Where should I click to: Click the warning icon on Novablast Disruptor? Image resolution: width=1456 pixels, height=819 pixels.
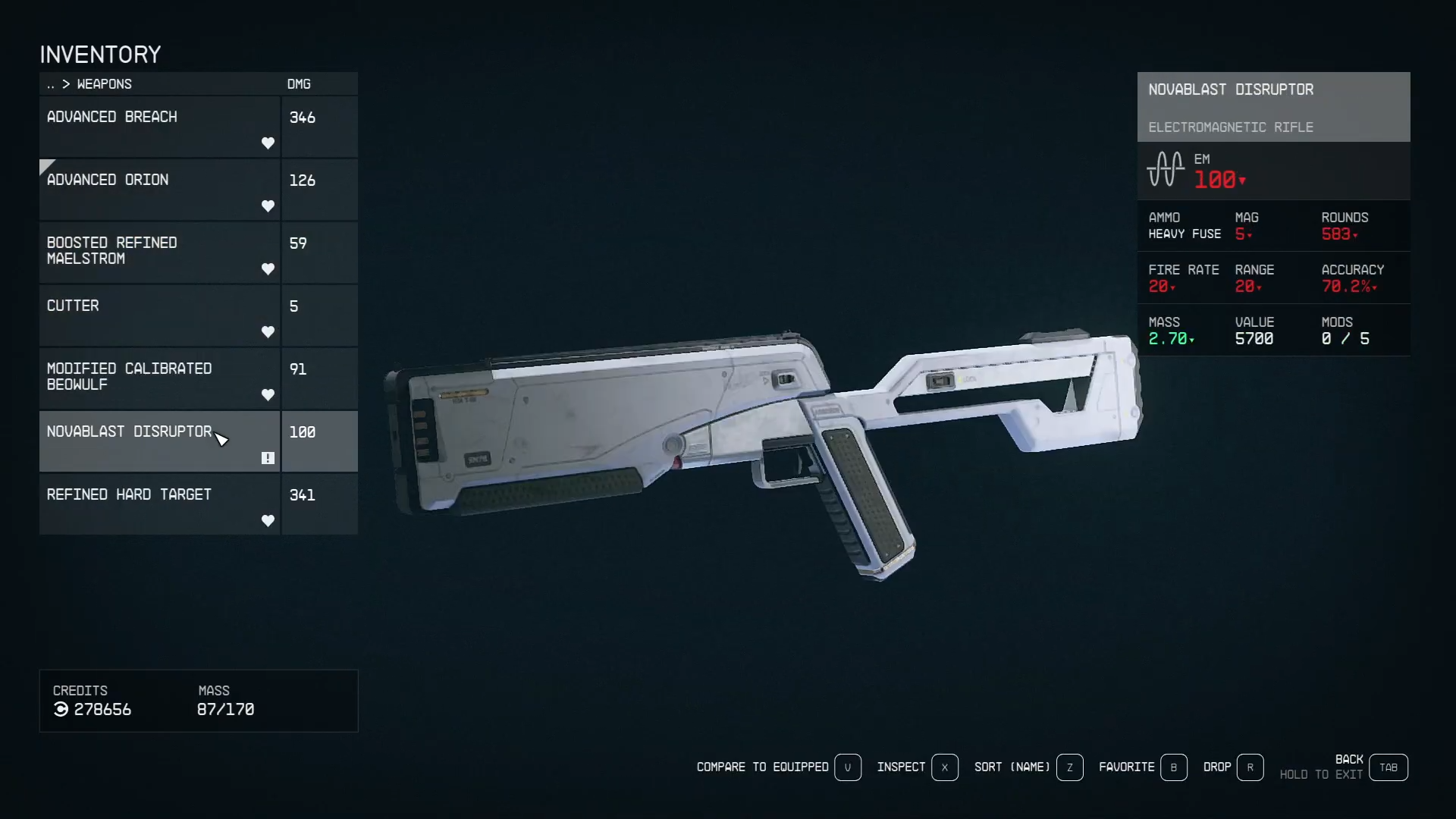pos(267,458)
